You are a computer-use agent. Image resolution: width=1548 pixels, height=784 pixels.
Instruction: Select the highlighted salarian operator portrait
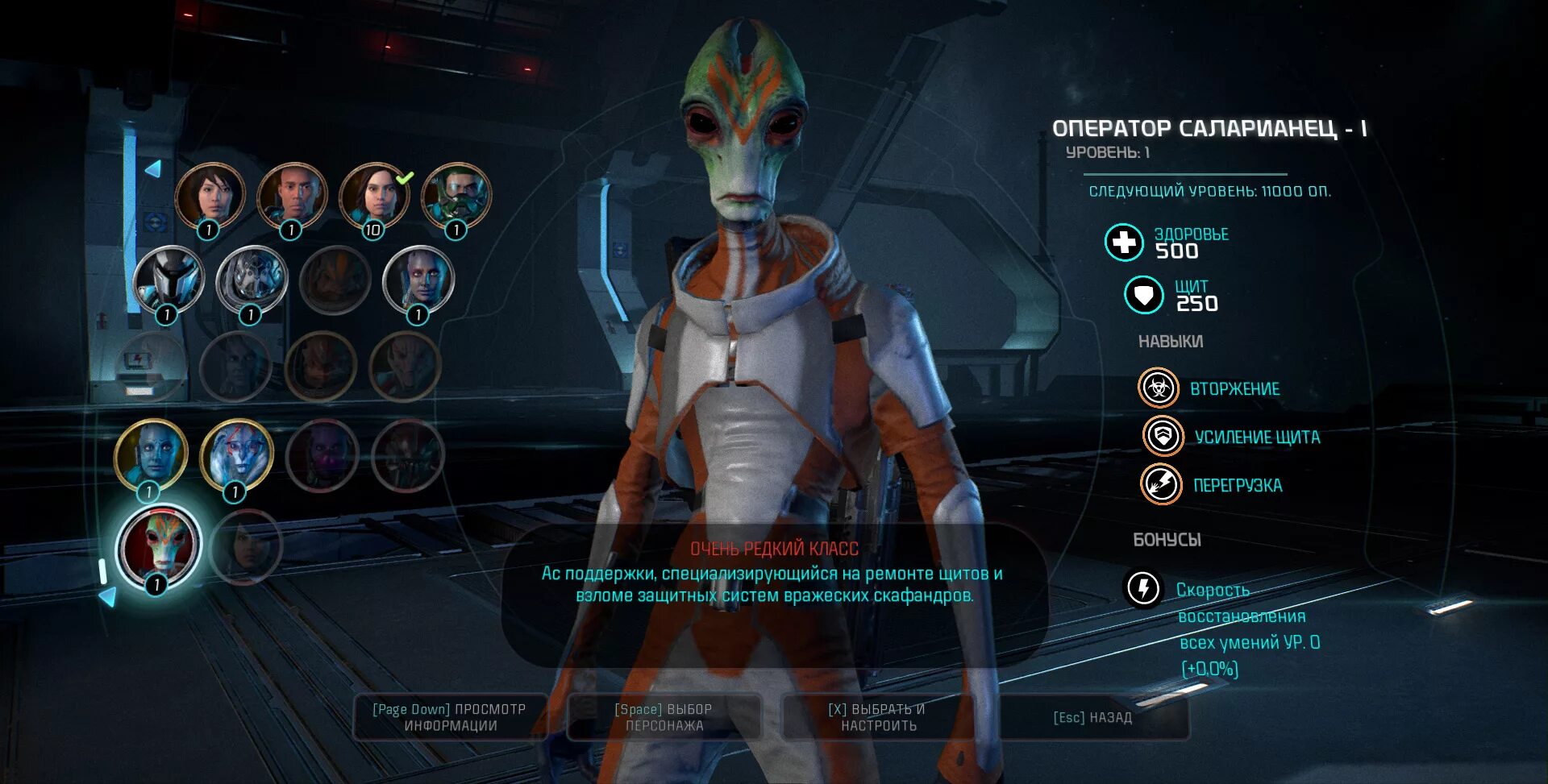point(158,546)
